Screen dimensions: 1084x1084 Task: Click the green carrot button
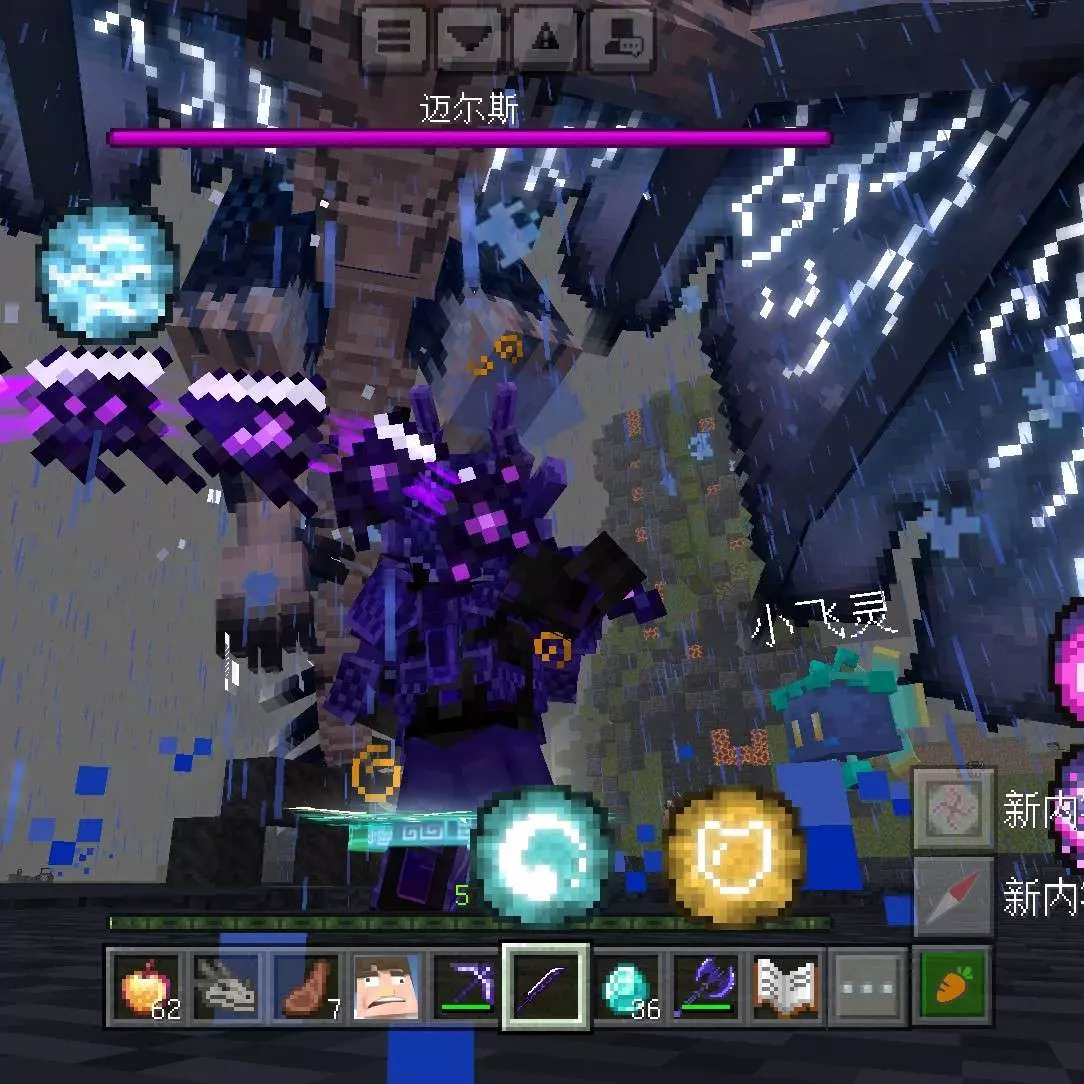951,987
